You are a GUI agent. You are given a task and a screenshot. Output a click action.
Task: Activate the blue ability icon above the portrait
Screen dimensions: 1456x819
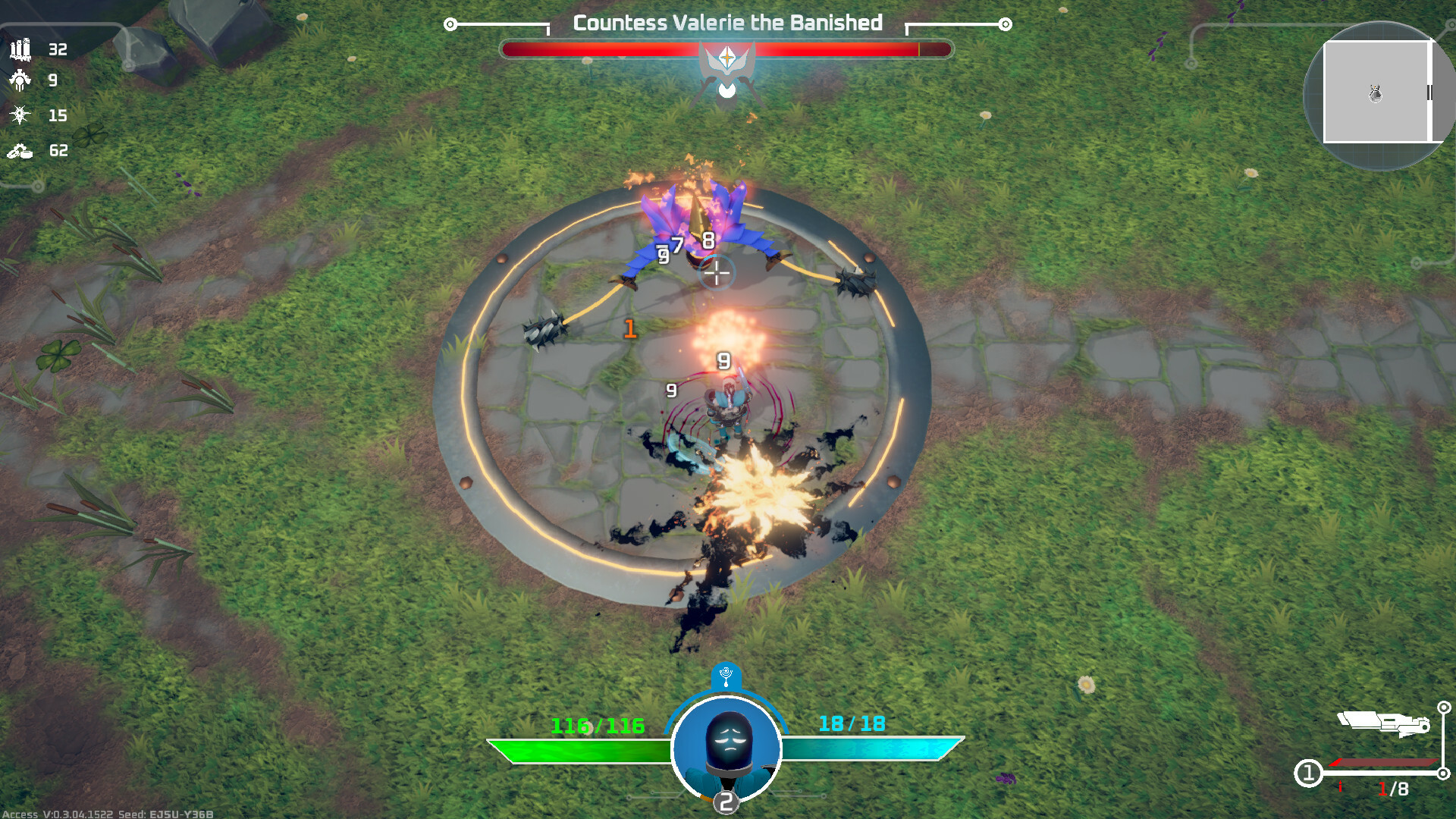(726, 675)
